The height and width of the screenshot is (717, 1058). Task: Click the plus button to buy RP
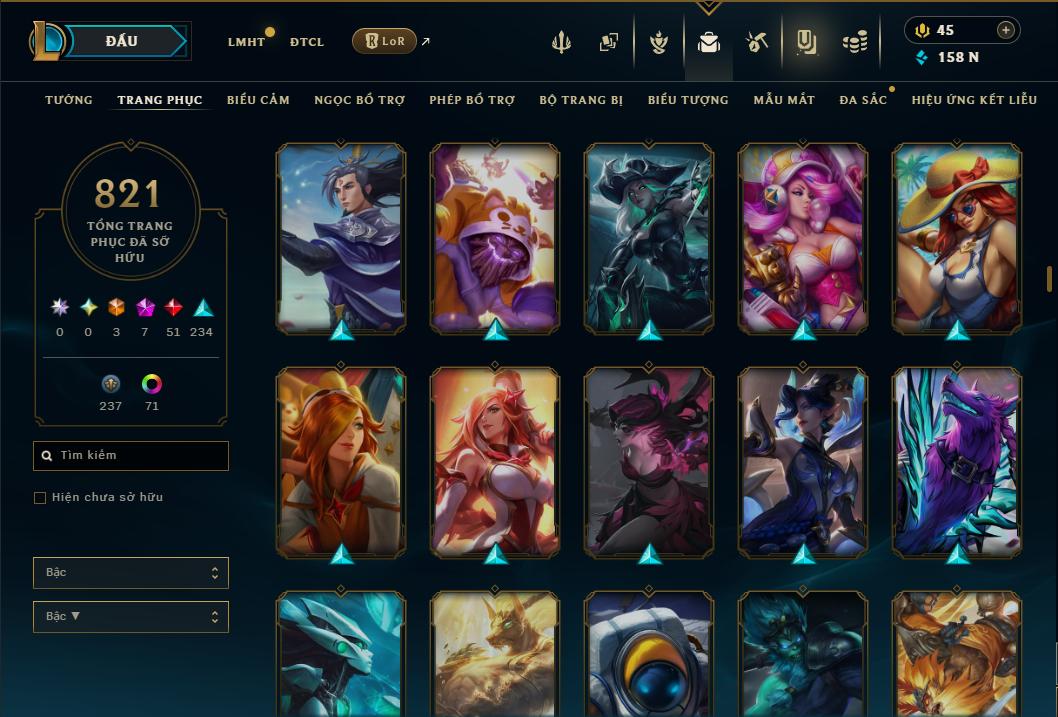(x=1006, y=30)
